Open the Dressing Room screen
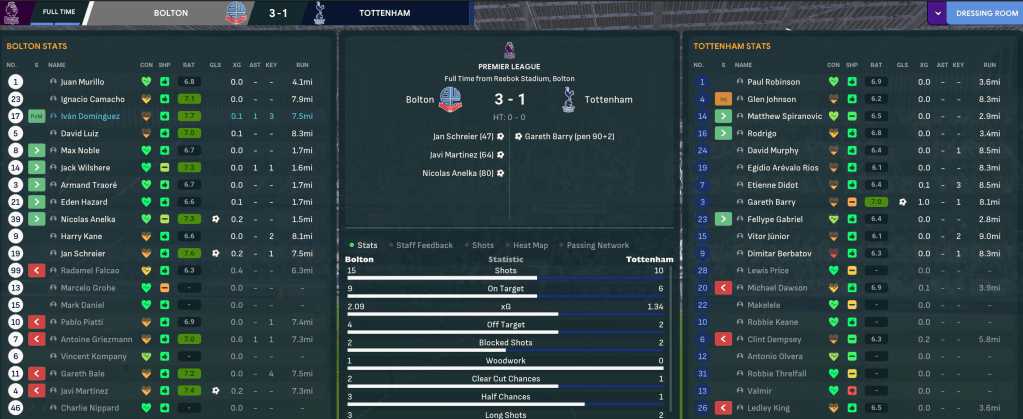Screen dimensions: 1023x419 point(982,14)
